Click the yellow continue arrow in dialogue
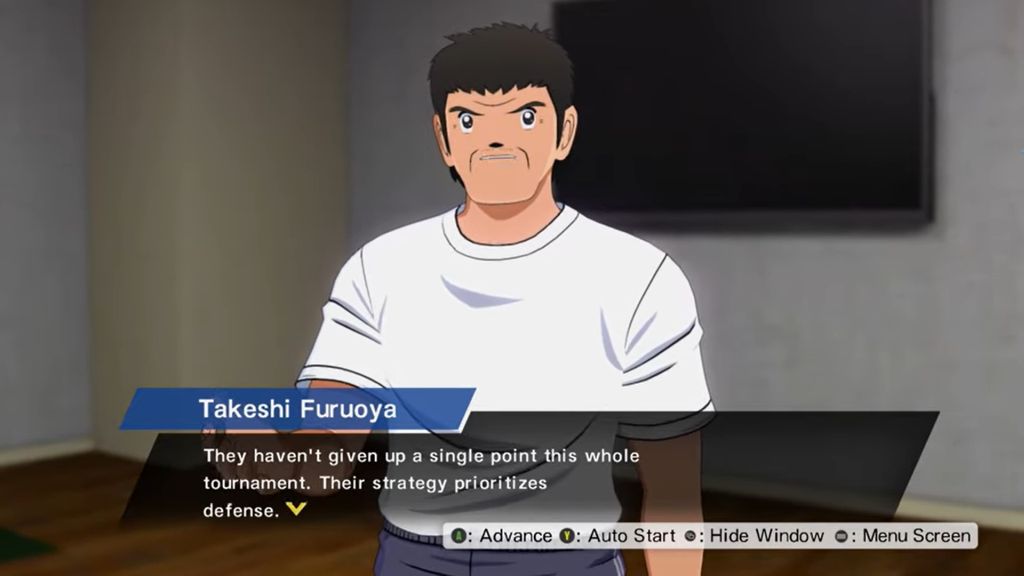 coord(294,509)
